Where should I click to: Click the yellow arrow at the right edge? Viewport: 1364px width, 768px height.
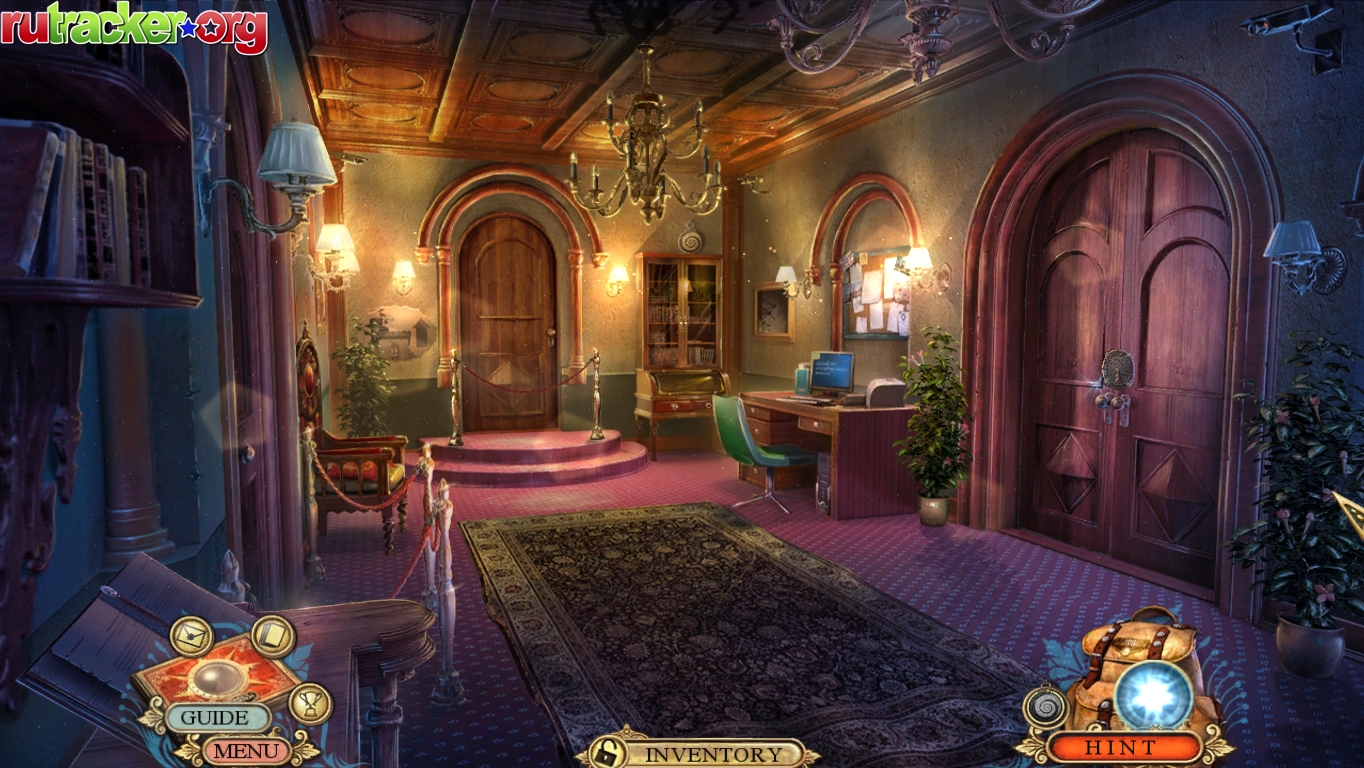click(x=1352, y=513)
